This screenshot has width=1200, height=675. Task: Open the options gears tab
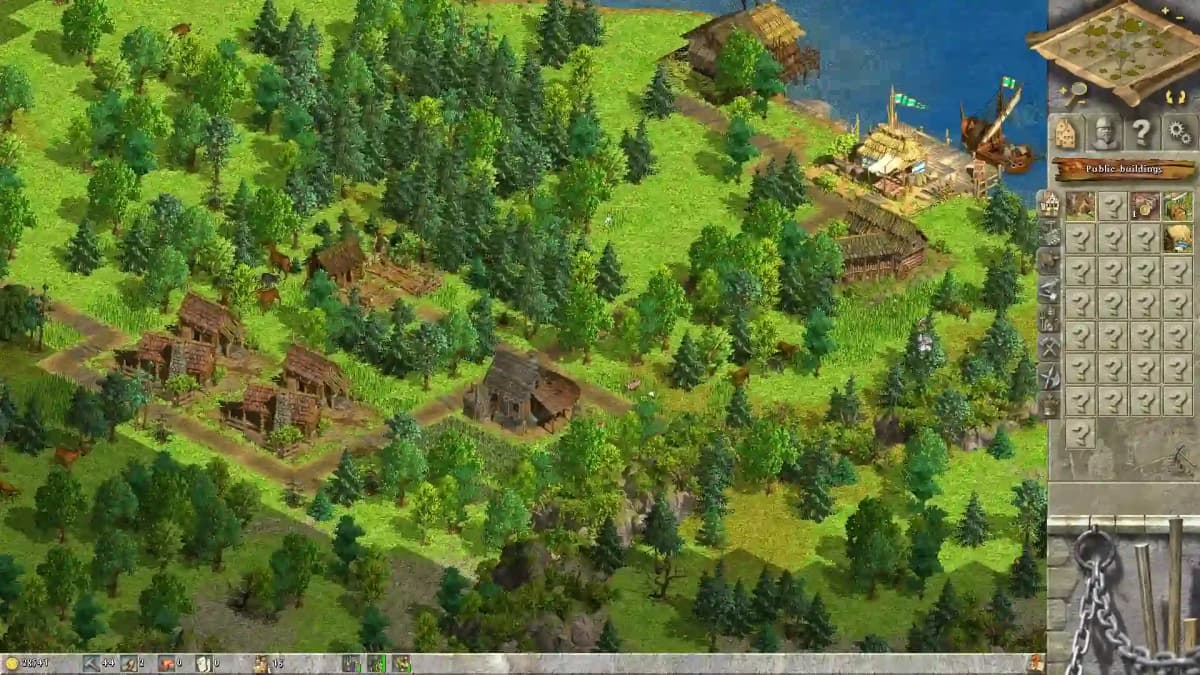click(x=1179, y=132)
